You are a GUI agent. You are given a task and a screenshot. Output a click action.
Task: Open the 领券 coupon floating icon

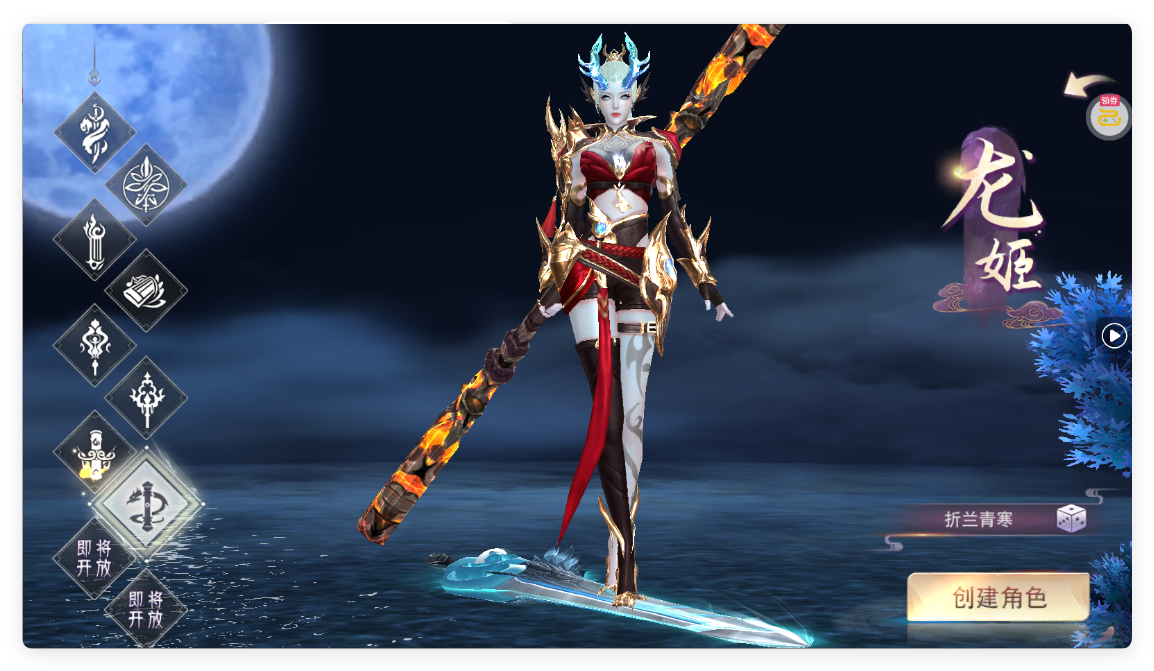[1108, 116]
